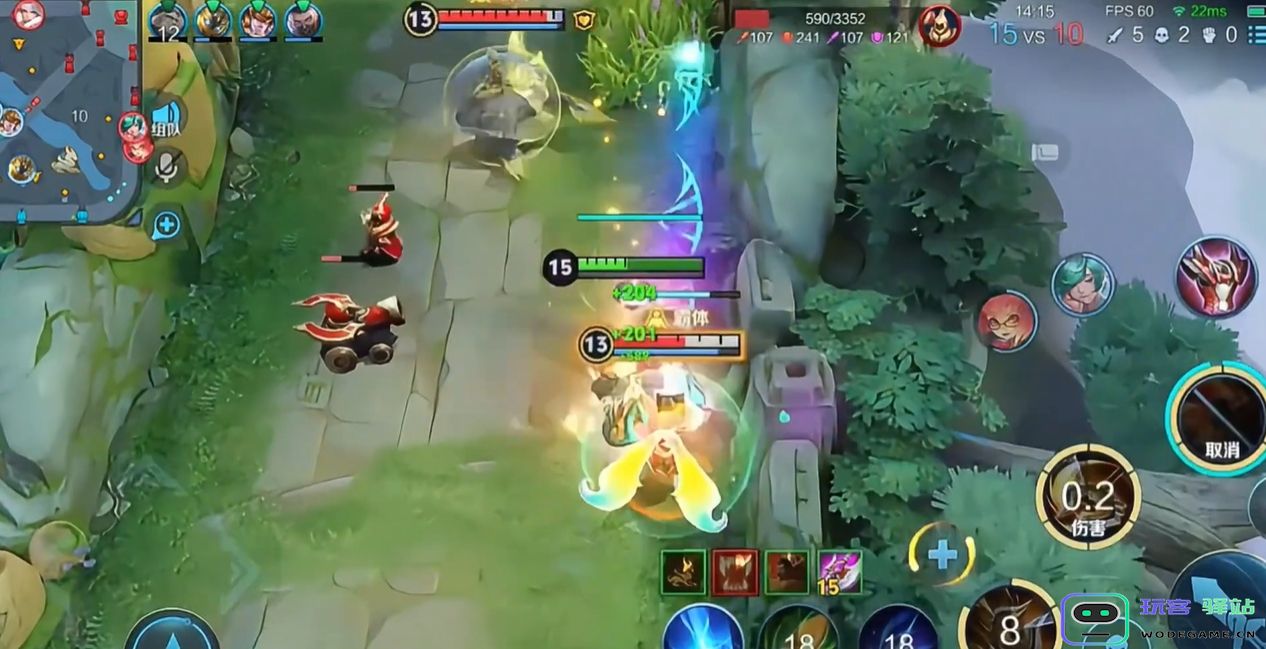Screen dimensions: 1266x649
Task: Cast the blue lightning skill
Action: click(x=703, y=630)
